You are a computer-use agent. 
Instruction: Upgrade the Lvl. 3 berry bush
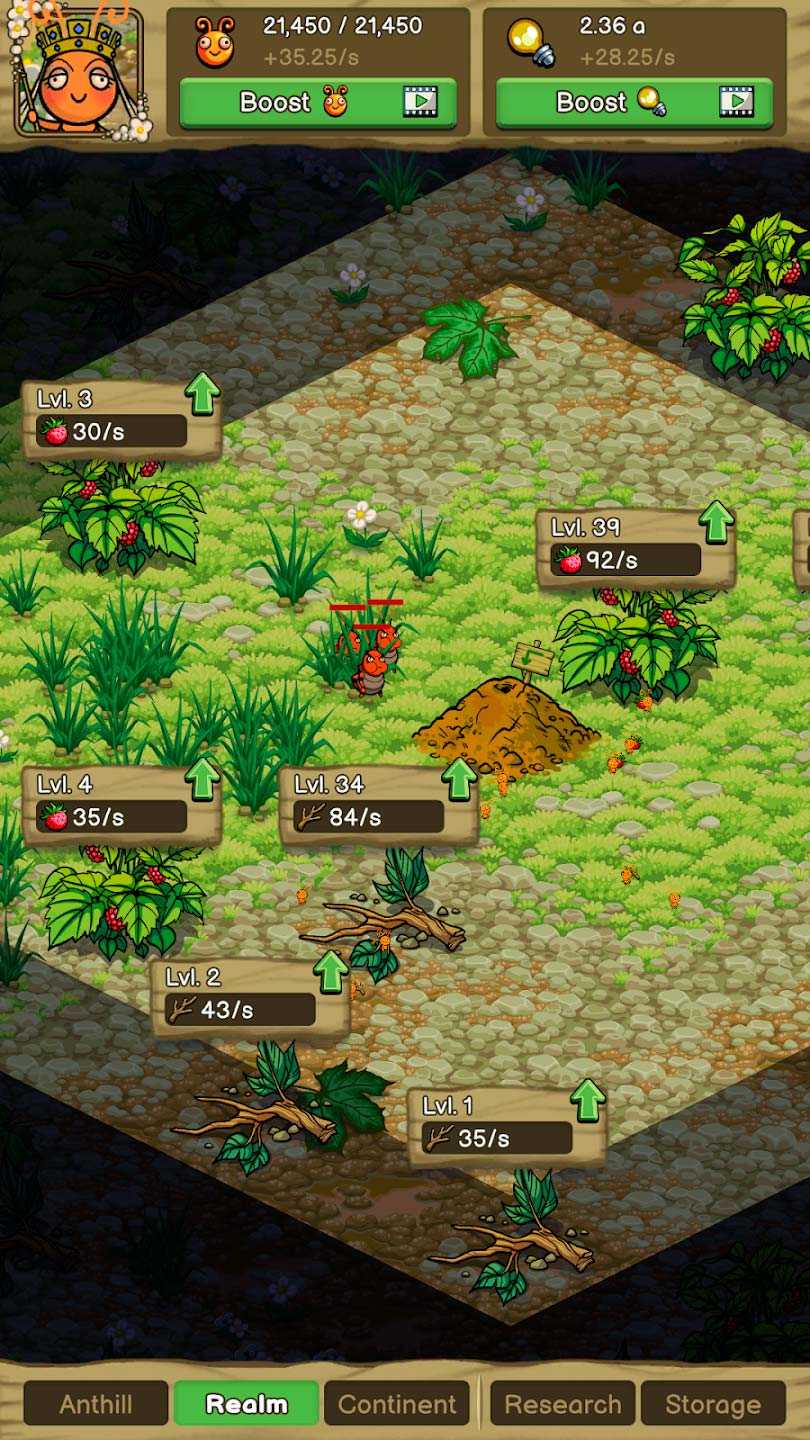click(x=203, y=394)
